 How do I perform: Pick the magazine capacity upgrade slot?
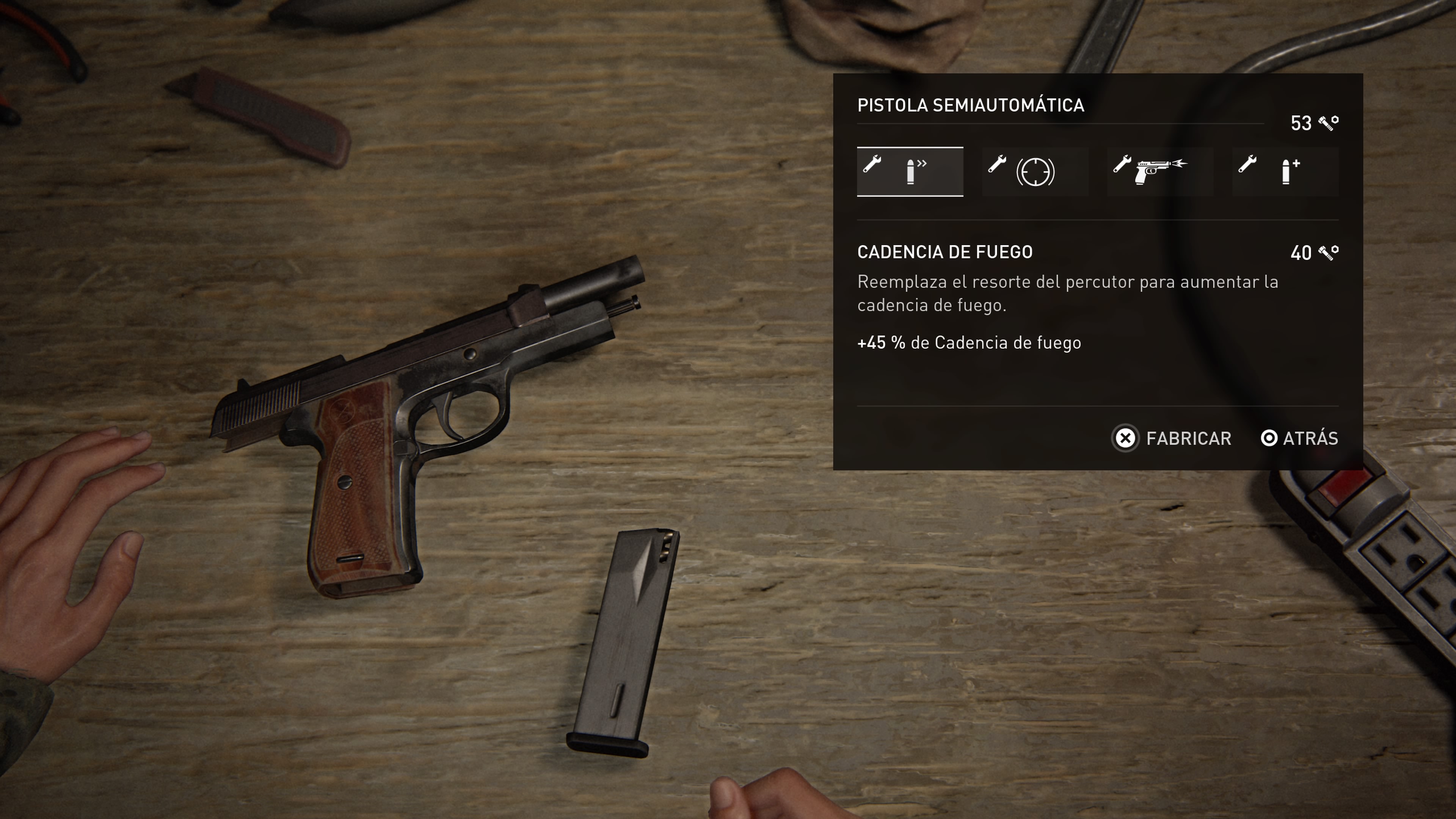1285,172
